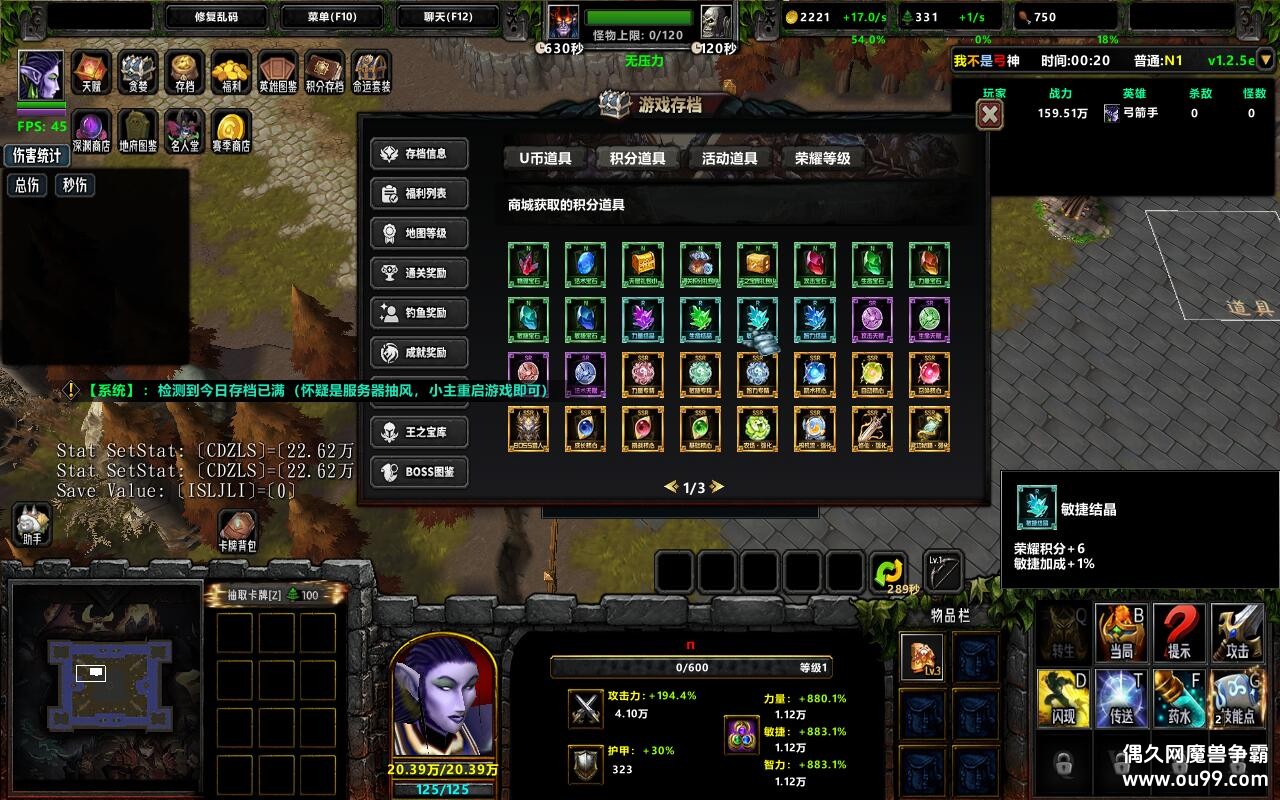
Task: Show the 福利列表 section
Action: [x=420, y=193]
